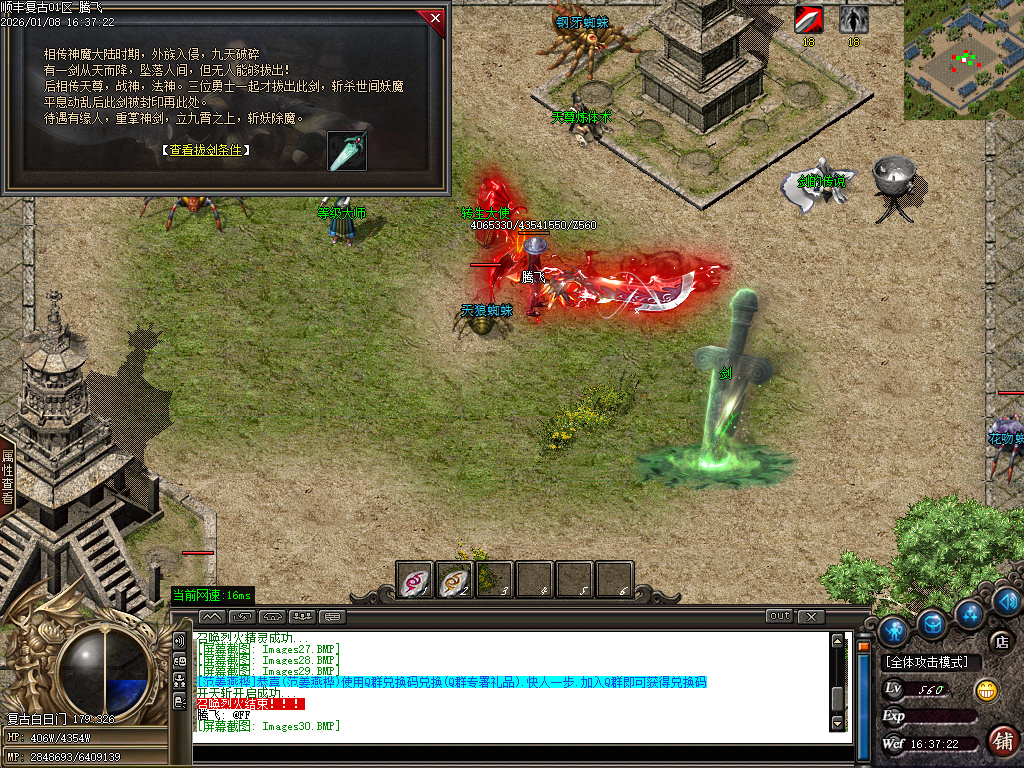The height and width of the screenshot is (768, 1024).
Task: Select the jade sword item icon in dialogue
Action: 347,151
